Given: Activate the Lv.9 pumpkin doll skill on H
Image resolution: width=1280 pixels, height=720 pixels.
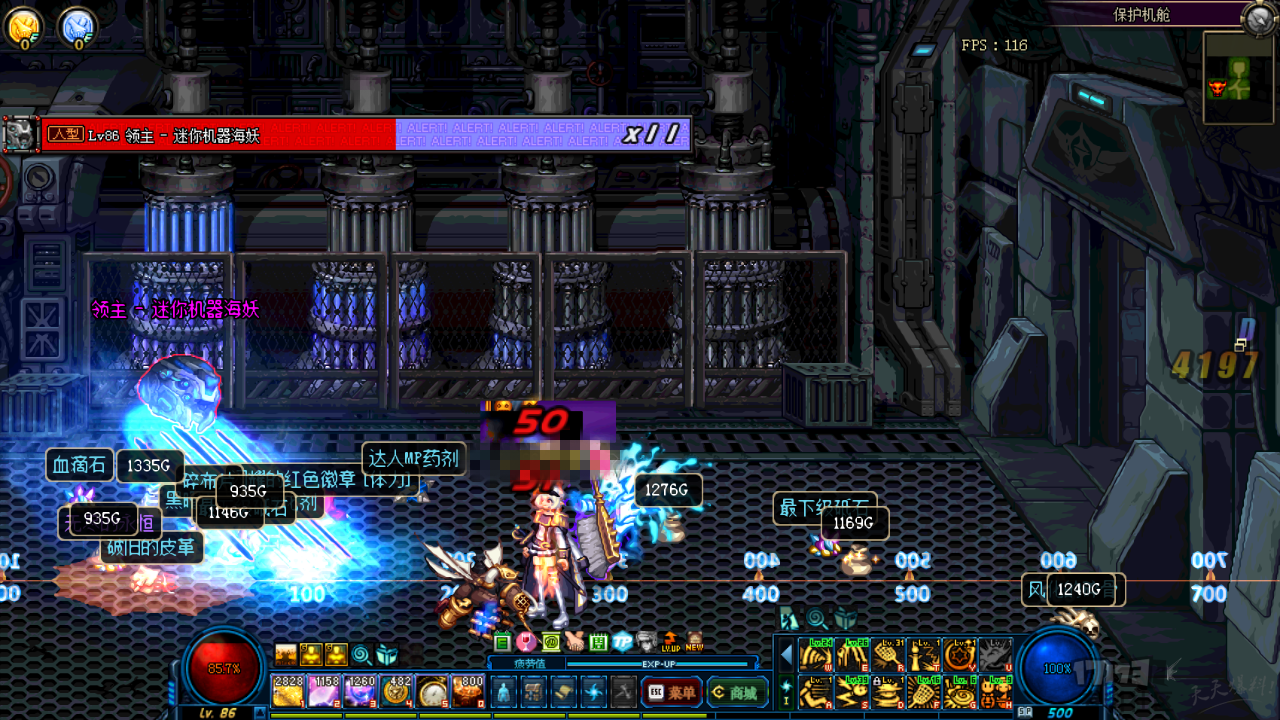Looking at the screenshot, I should 997,691.
